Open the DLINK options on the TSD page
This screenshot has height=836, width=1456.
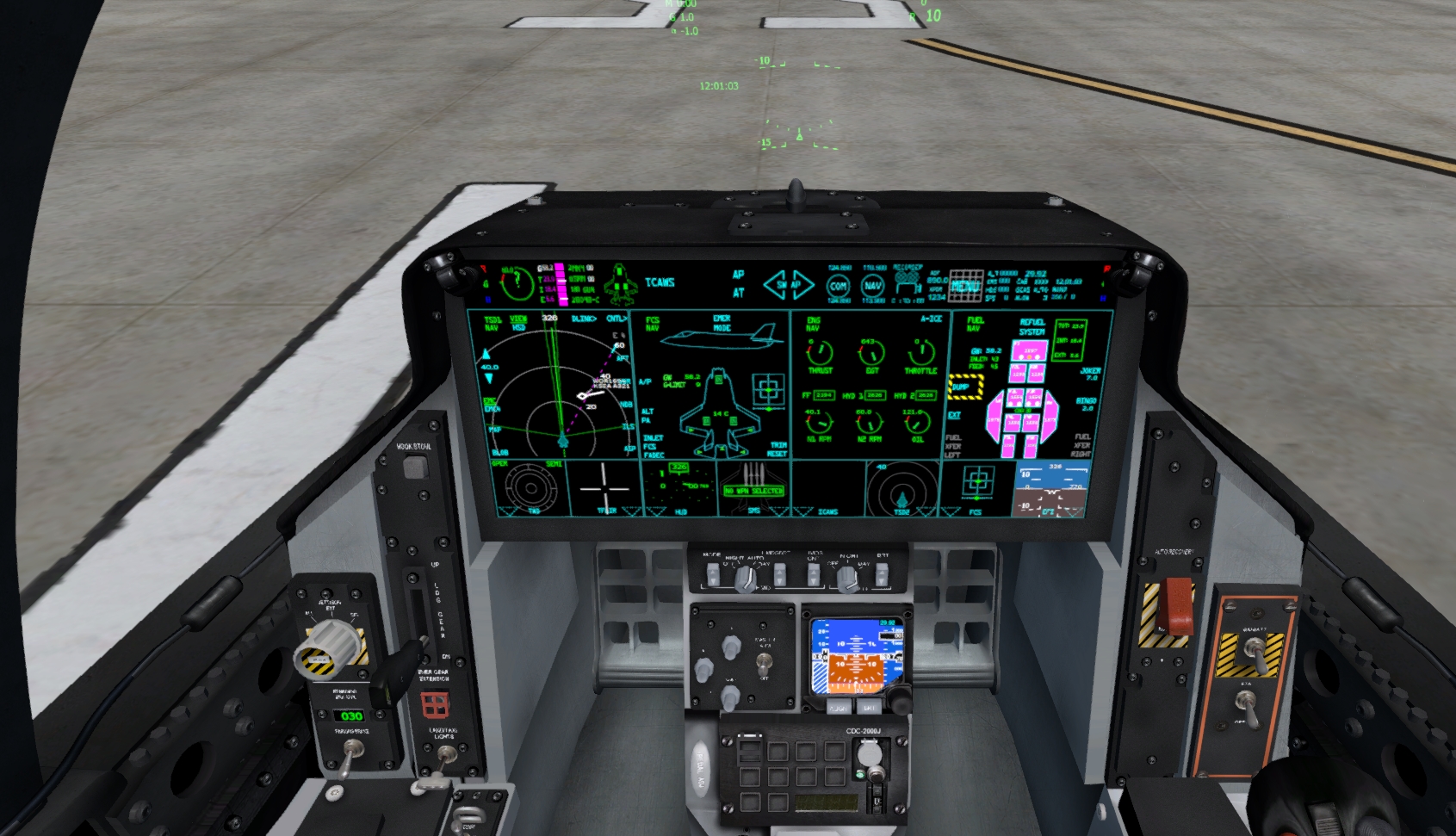pyautogui.click(x=584, y=319)
